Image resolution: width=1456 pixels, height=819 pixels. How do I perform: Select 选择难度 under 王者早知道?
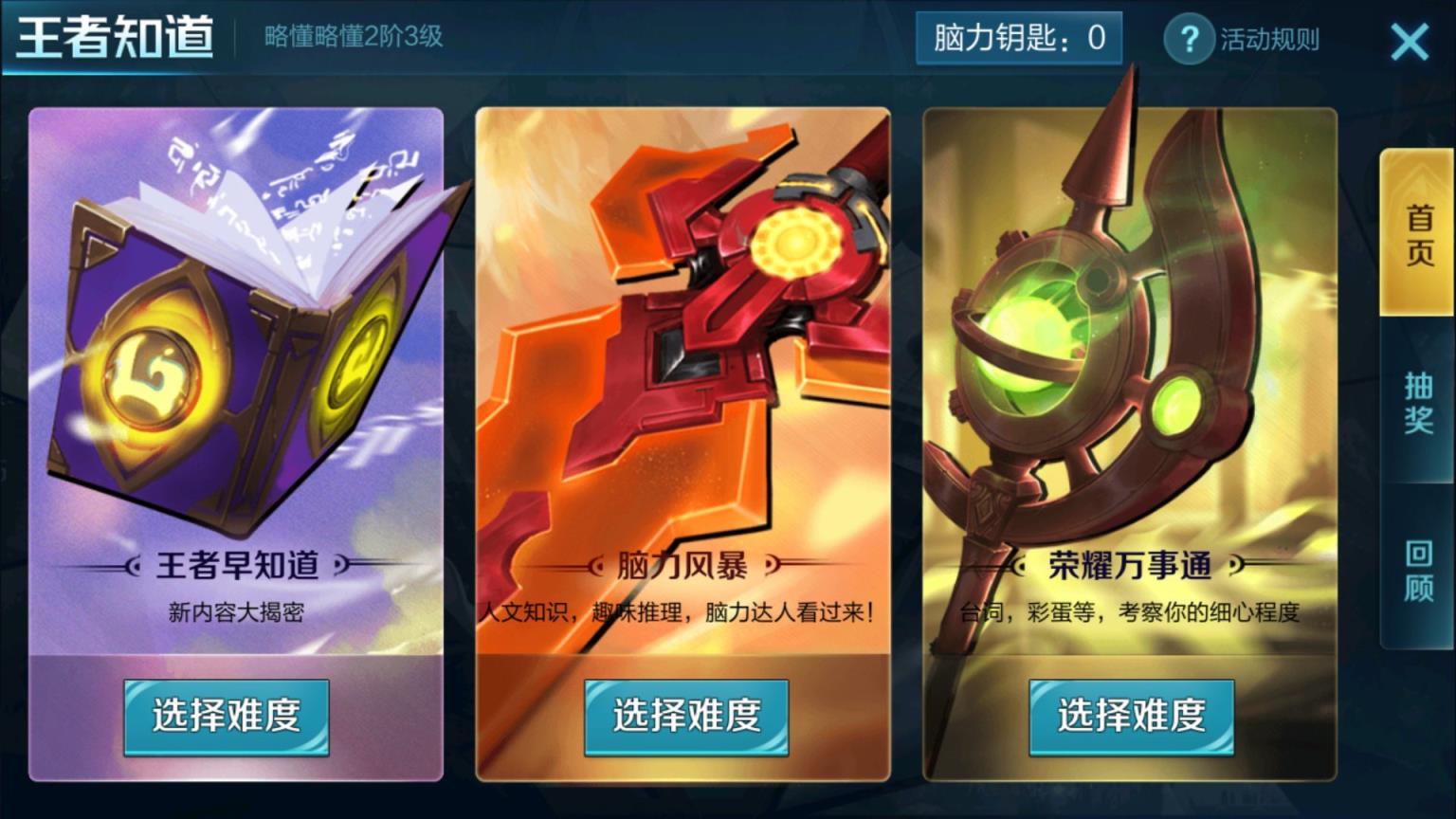point(226,718)
